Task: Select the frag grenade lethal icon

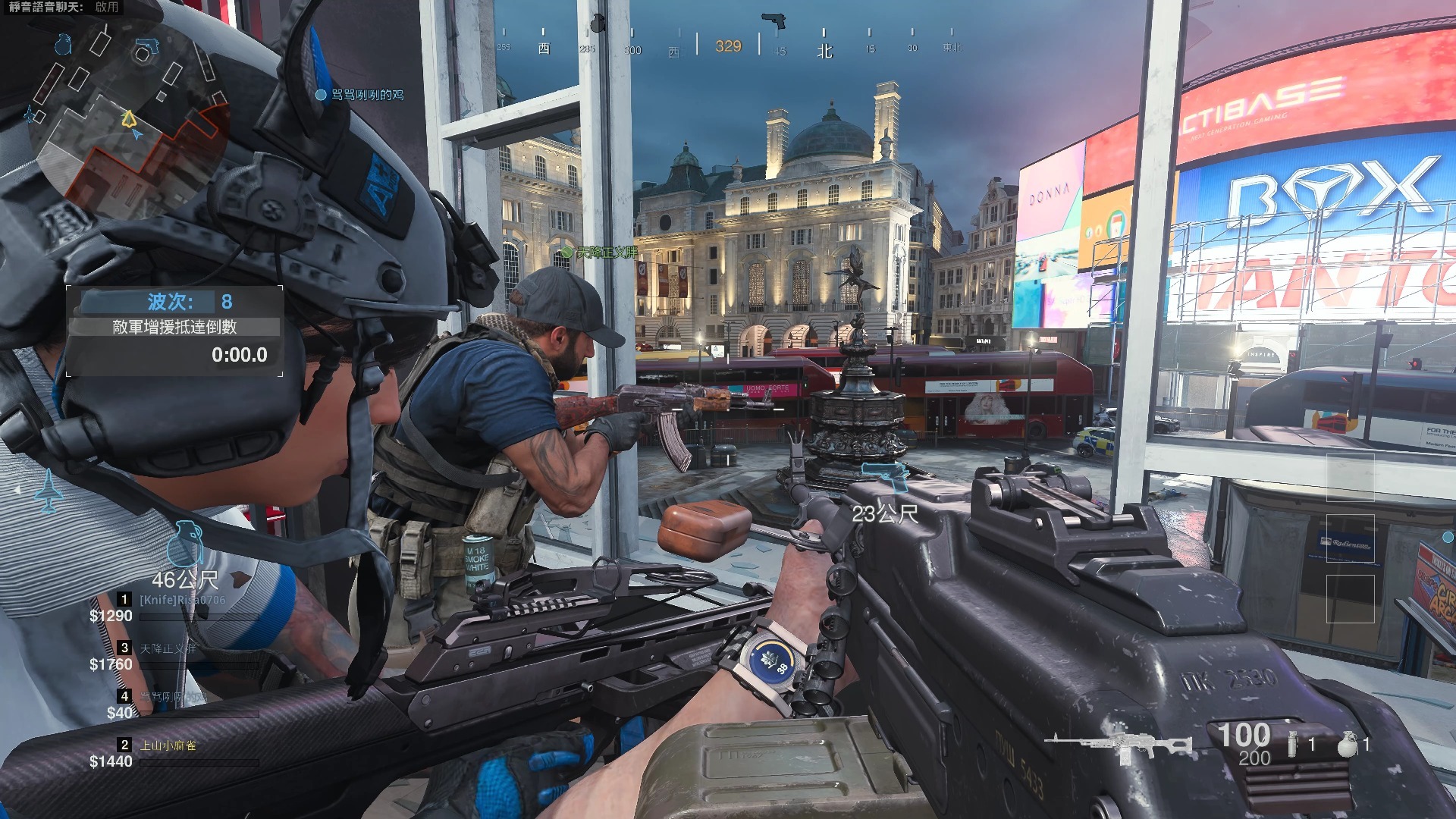Action: tap(1346, 745)
